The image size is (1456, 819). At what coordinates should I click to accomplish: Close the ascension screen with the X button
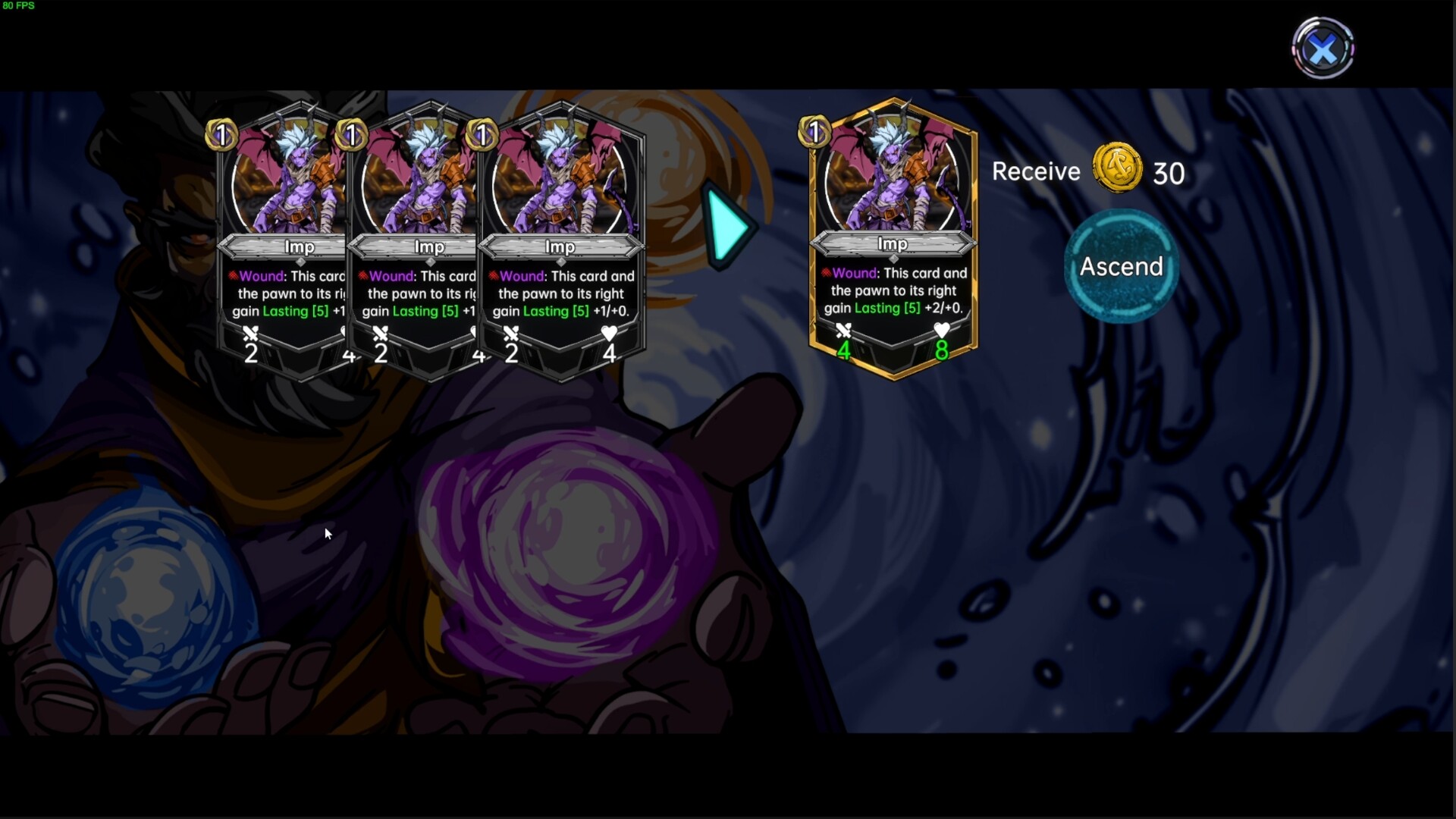(x=1323, y=49)
